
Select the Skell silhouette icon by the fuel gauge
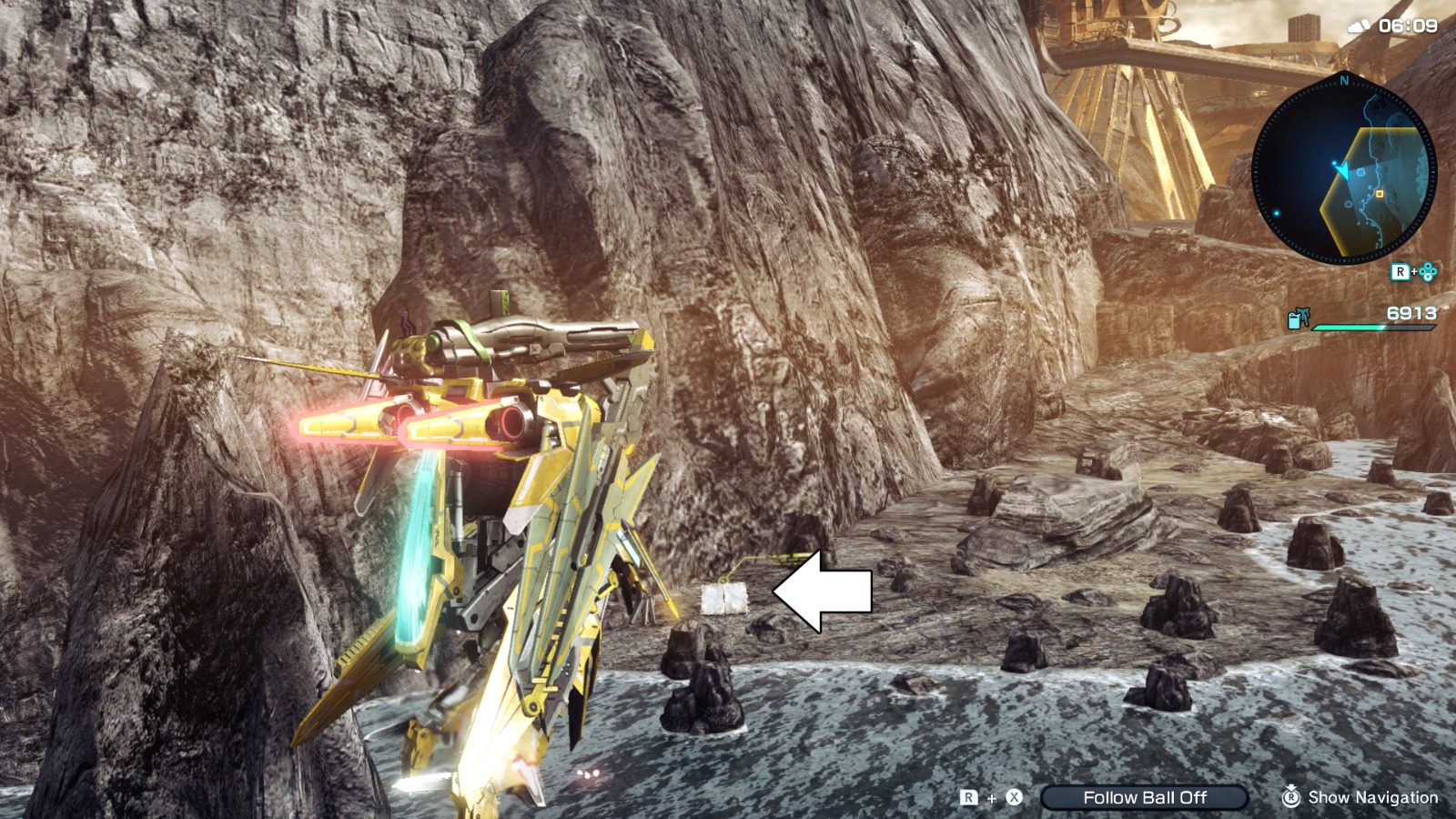click(x=1304, y=316)
